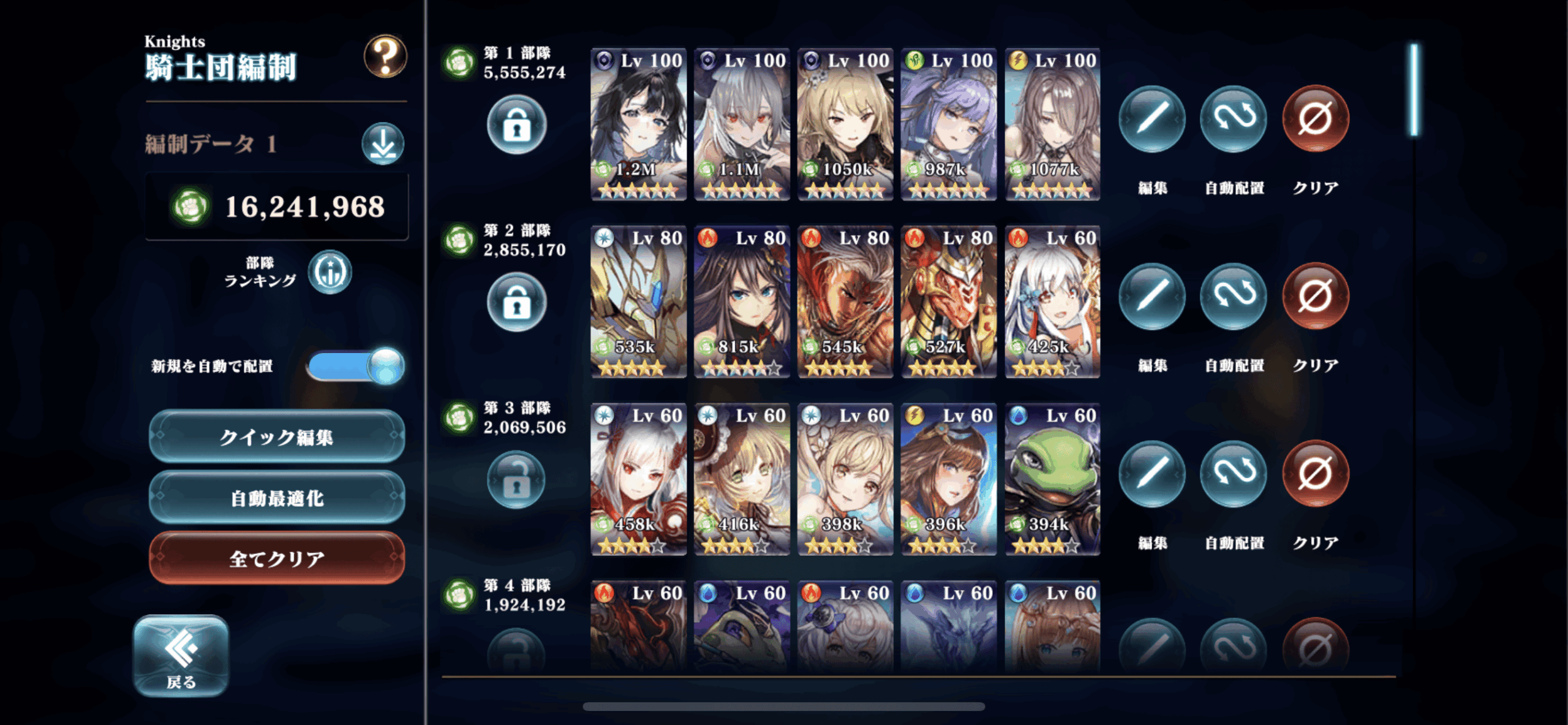Pick the 527k red armored dragon card

[949, 302]
